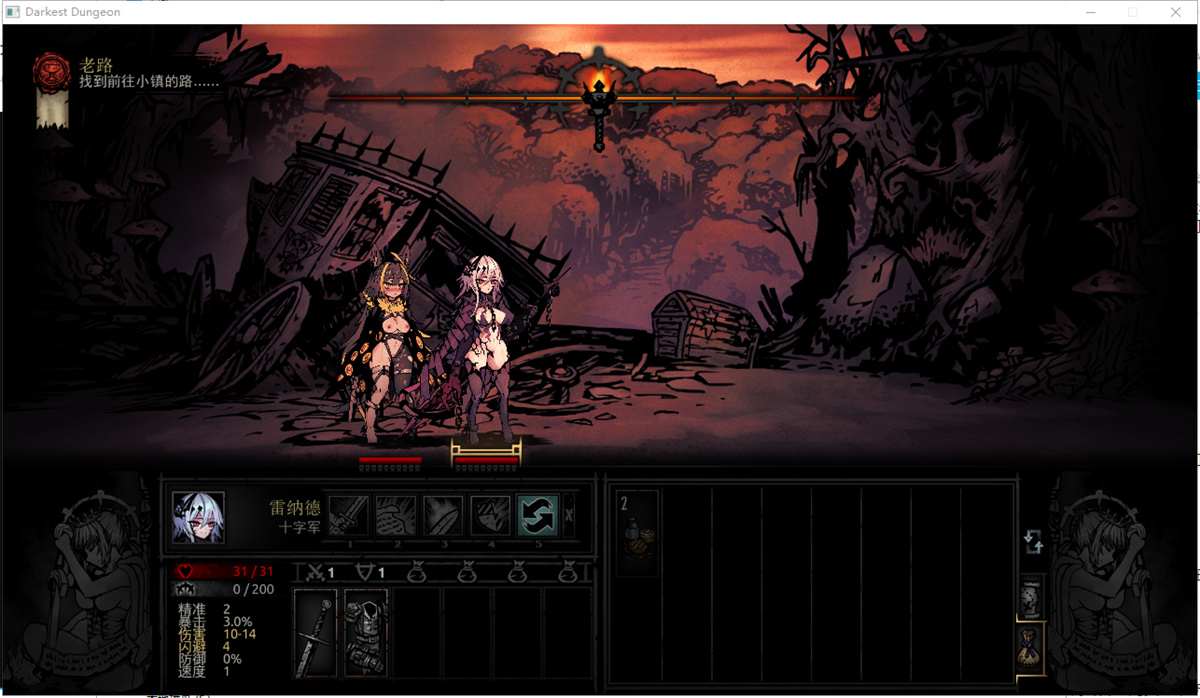Minimize the Darkest Dungeon window
1200x698 pixels.
(1089, 12)
